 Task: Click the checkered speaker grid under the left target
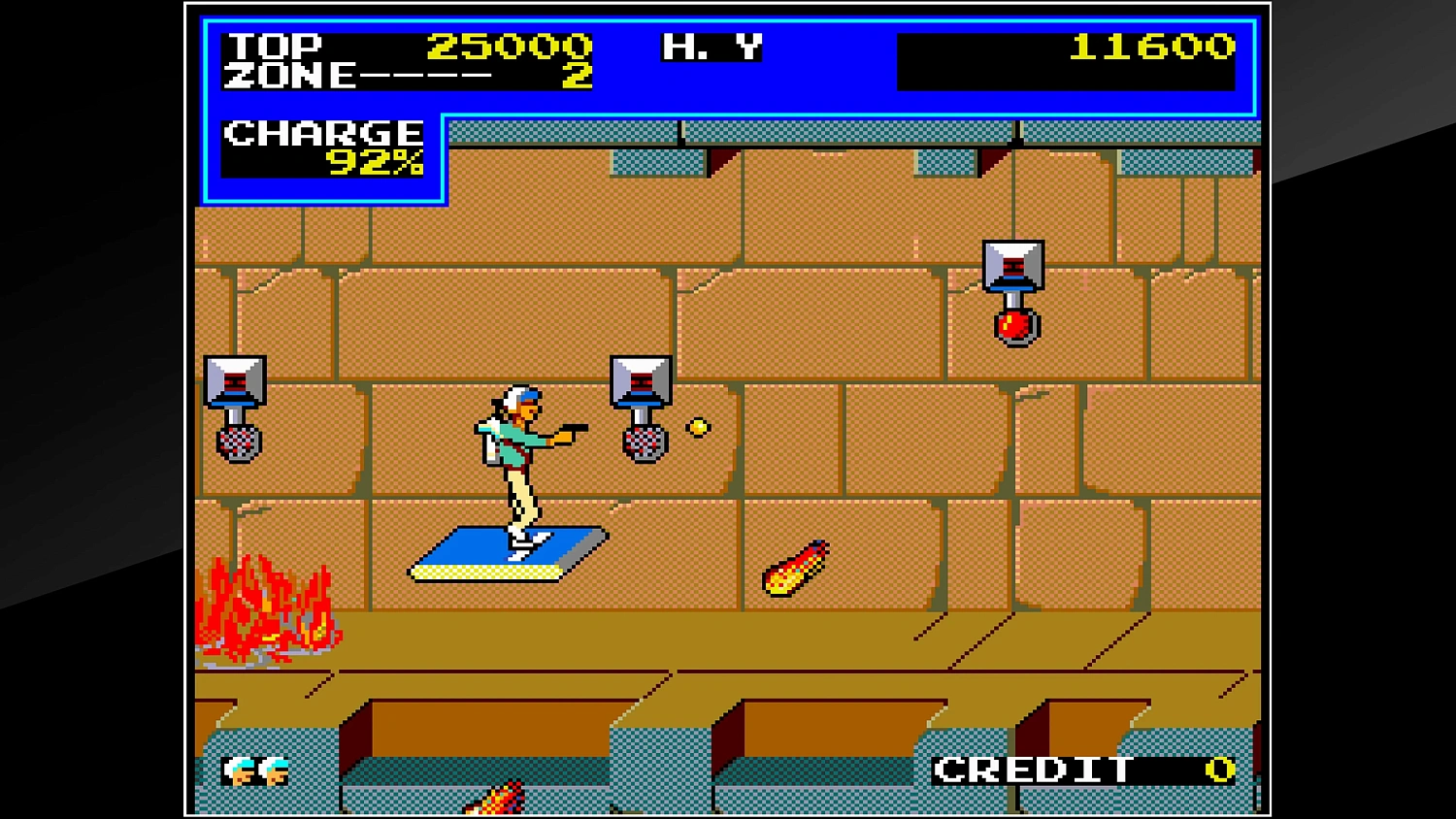239,442
